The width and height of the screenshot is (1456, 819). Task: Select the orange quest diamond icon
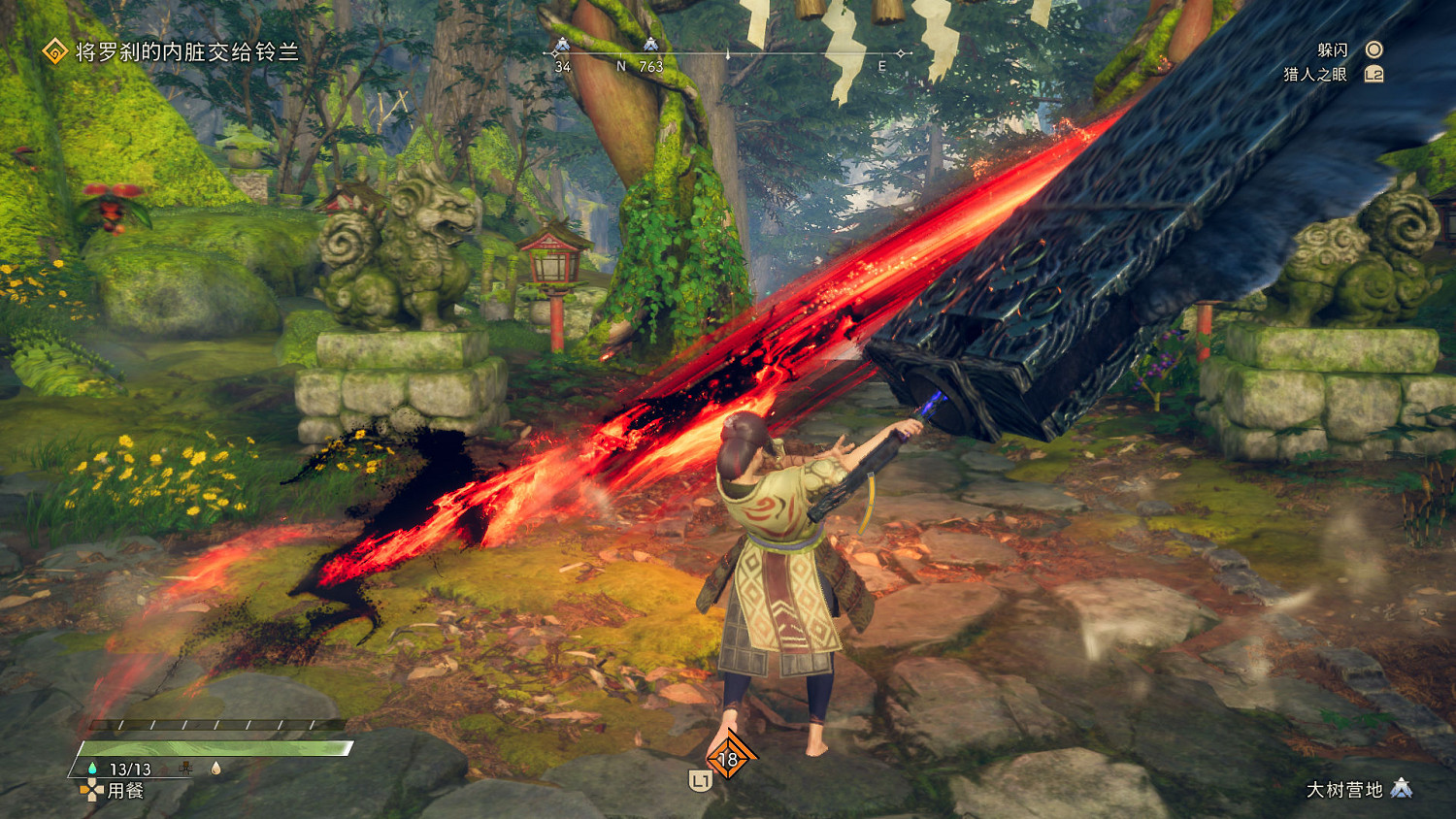pos(55,50)
